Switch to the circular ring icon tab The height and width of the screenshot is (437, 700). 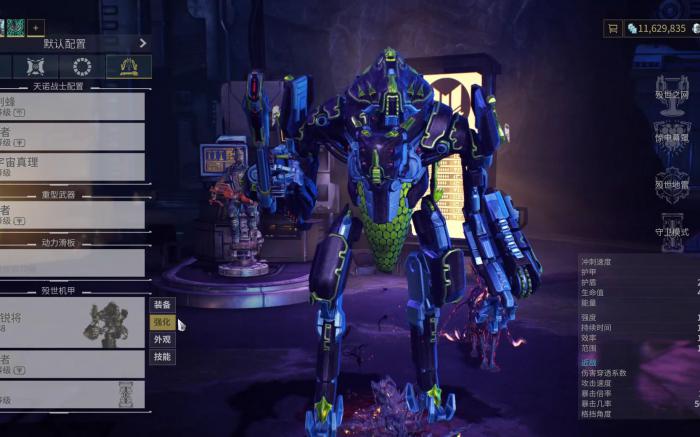coord(82,67)
